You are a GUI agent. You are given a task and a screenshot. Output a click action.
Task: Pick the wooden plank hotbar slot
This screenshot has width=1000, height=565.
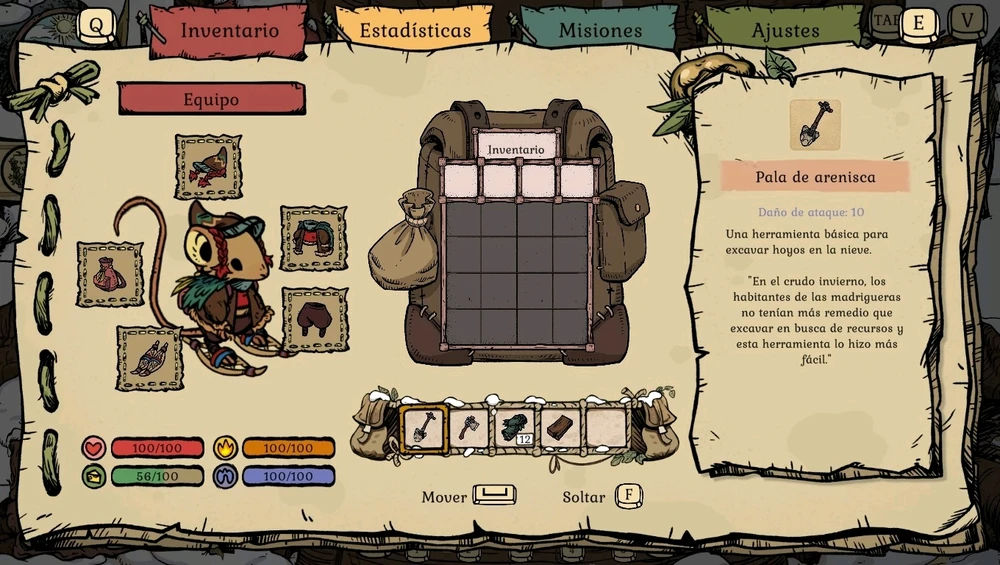(562, 428)
